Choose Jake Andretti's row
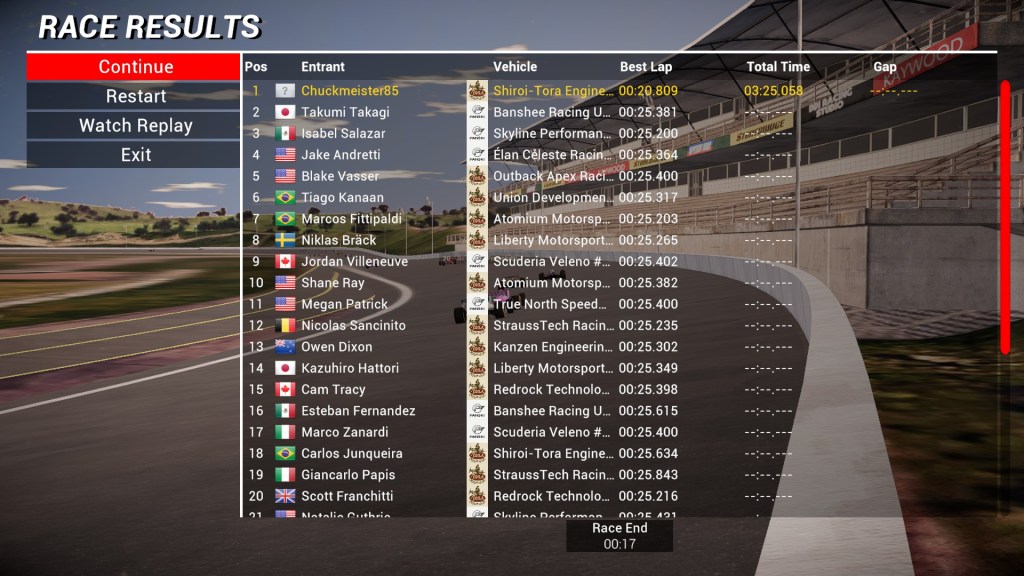This screenshot has height=576, width=1024. pos(340,155)
